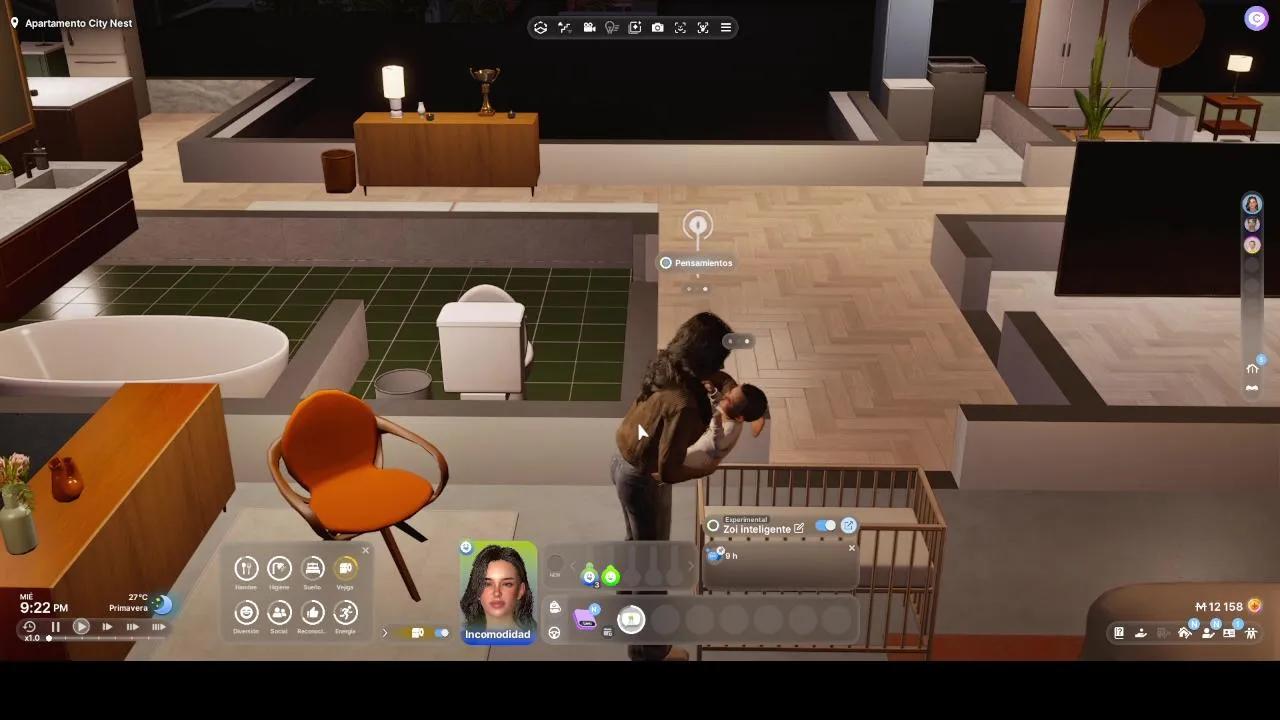Viewport: 1280px width, 720px height.
Task: Take a photo using the camera icon
Action: [x=658, y=27]
